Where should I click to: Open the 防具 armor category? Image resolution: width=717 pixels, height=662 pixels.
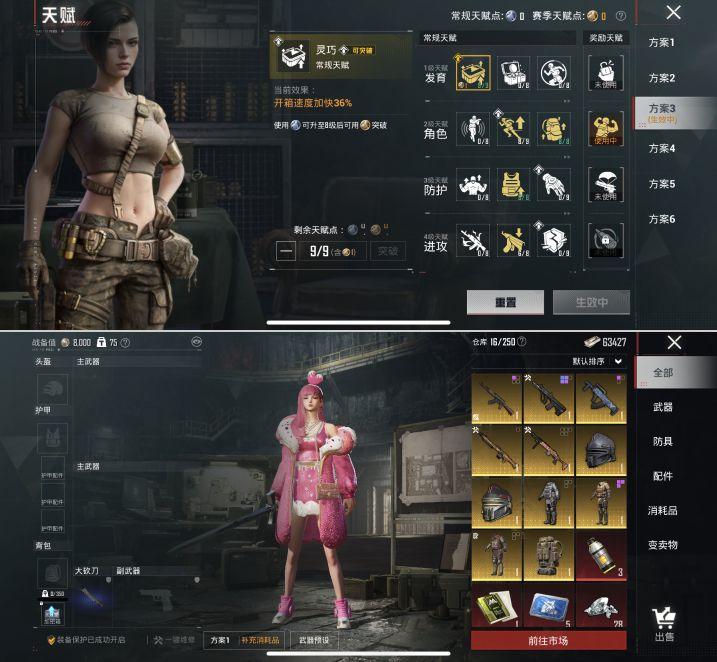(662, 441)
